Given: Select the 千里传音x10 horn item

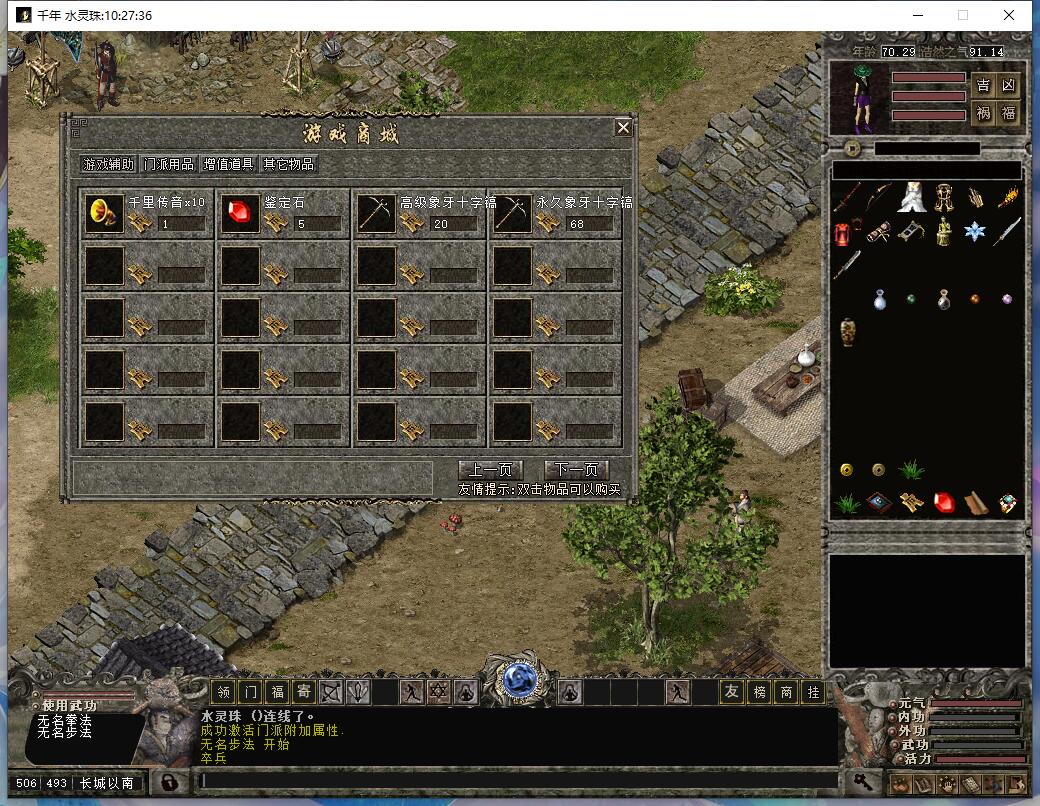Looking at the screenshot, I should (101, 213).
